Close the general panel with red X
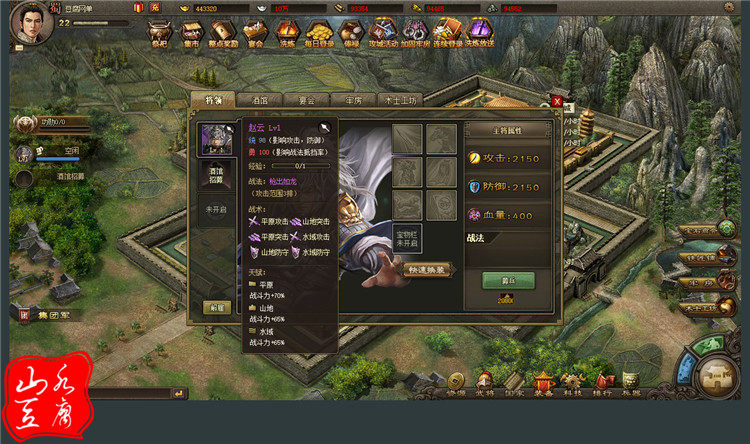 [x=557, y=101]
